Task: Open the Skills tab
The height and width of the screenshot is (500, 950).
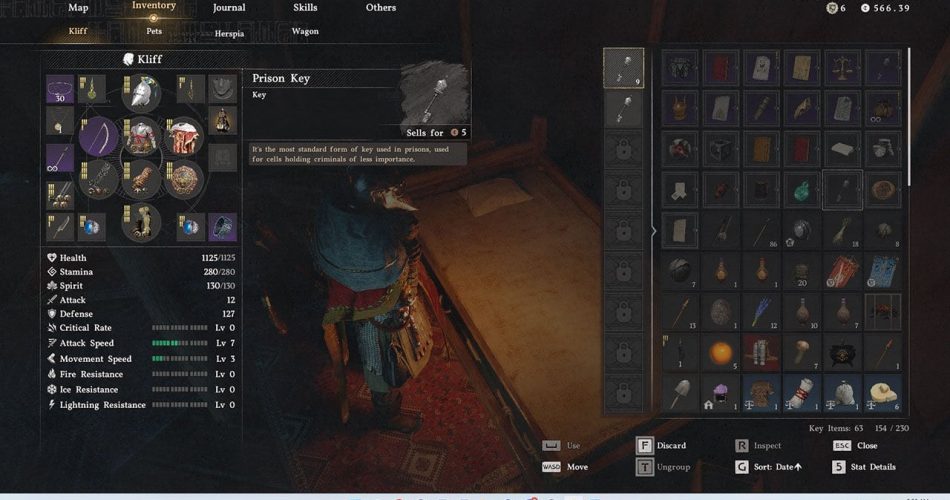Action: coord(305,8)
